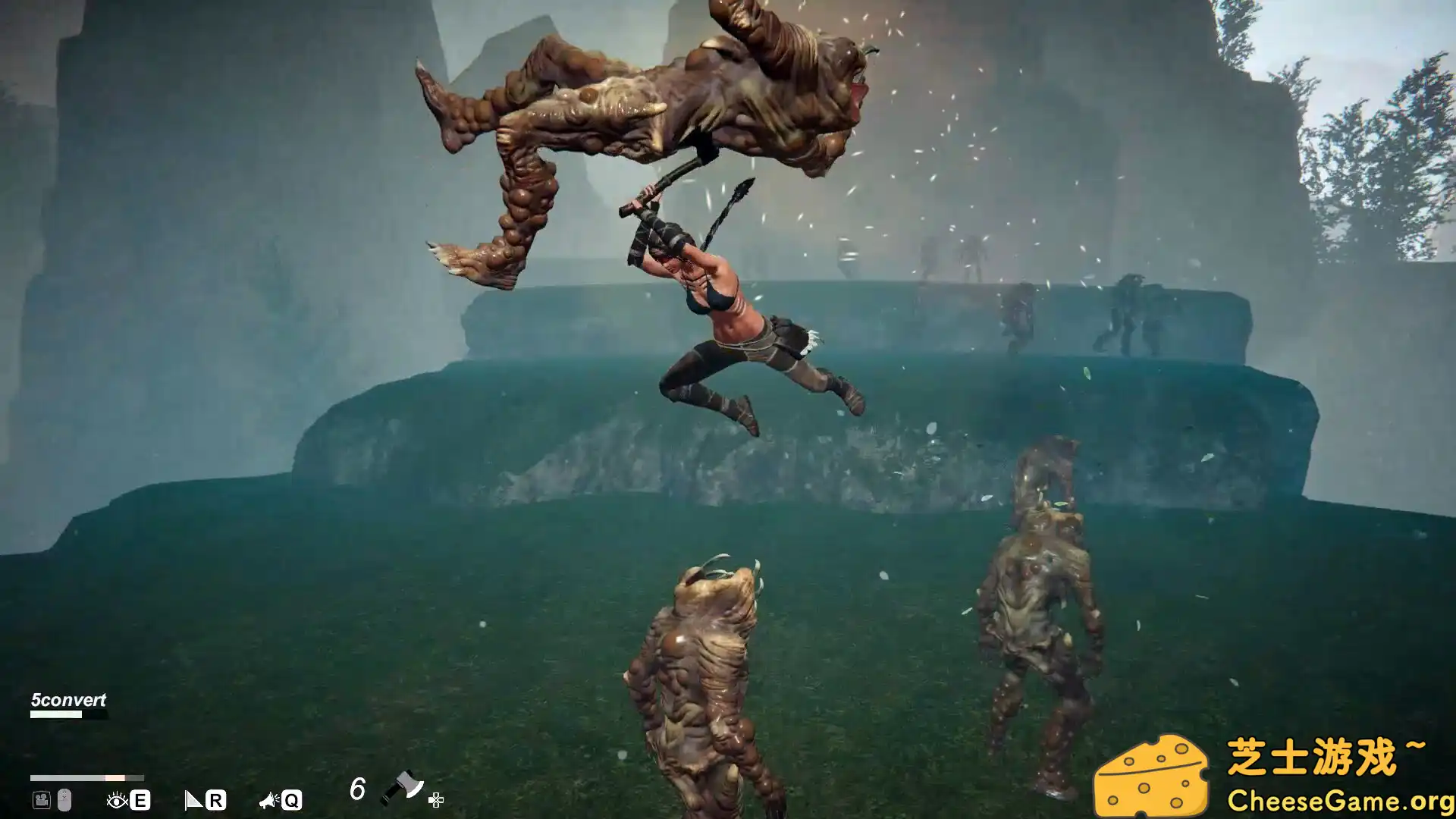Click the megaphone shout icon beside Q
This screenshot has width=1456, height=819.
[267, 800]
